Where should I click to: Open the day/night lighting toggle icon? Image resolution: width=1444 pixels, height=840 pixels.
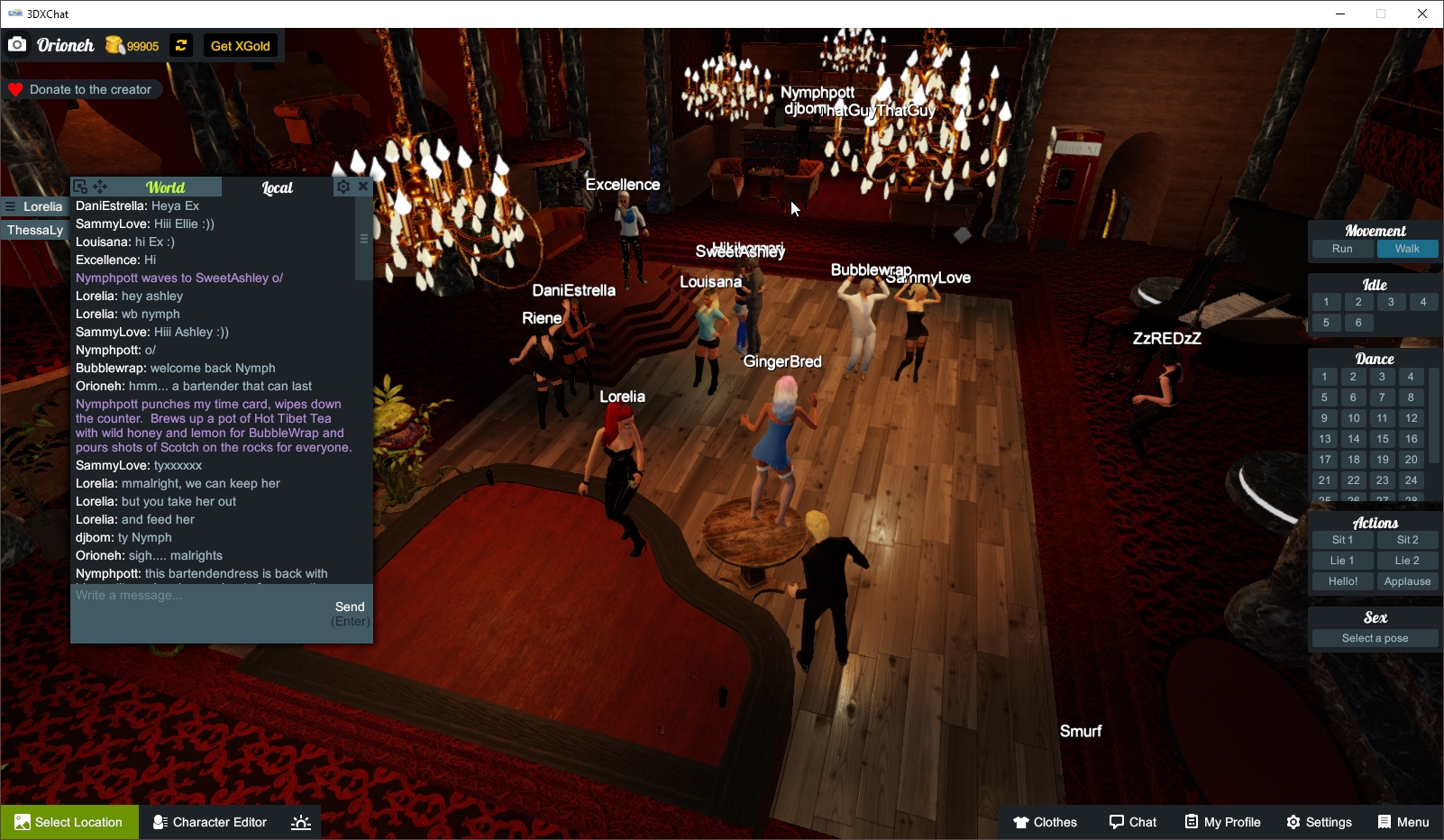click(300, 821)
